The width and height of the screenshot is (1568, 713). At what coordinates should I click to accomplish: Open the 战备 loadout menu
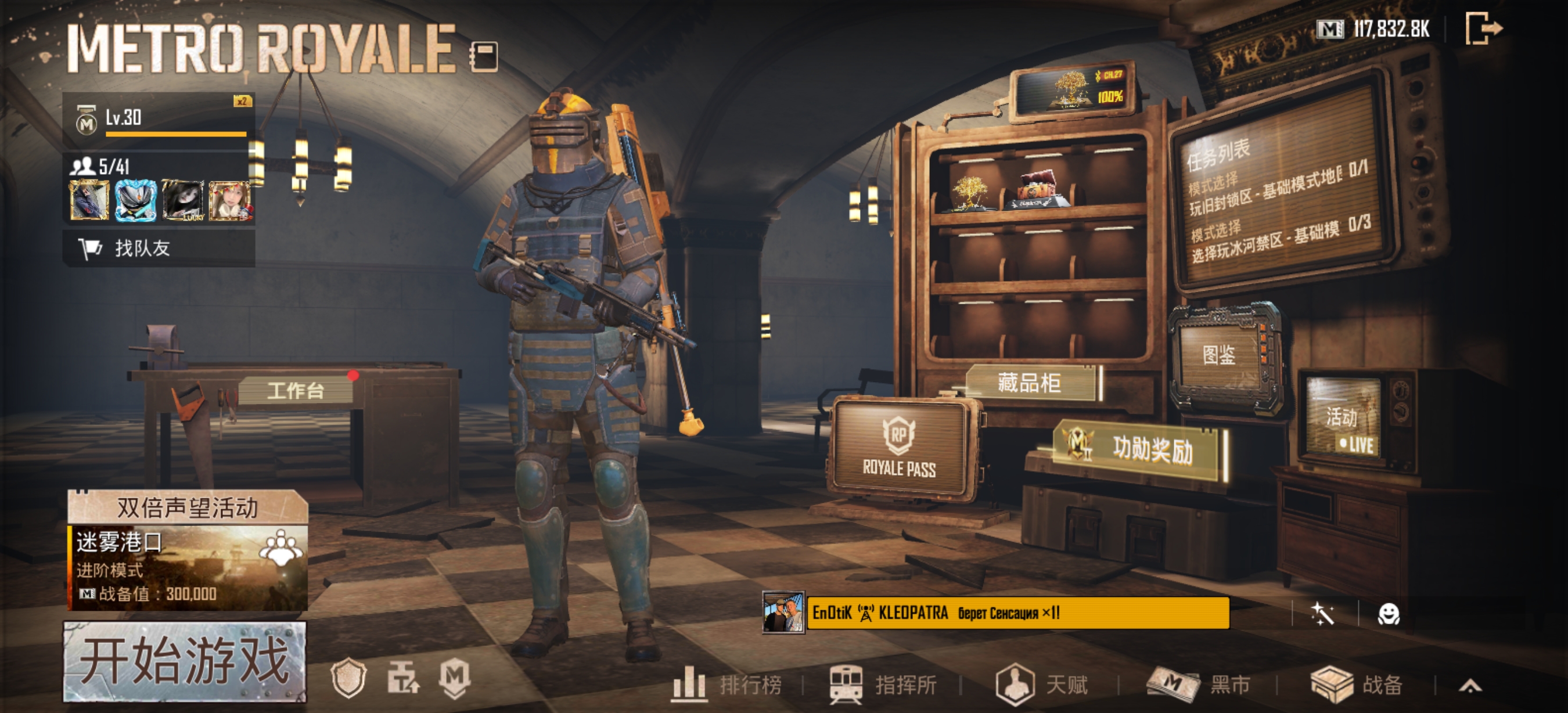coord(1357,685)
